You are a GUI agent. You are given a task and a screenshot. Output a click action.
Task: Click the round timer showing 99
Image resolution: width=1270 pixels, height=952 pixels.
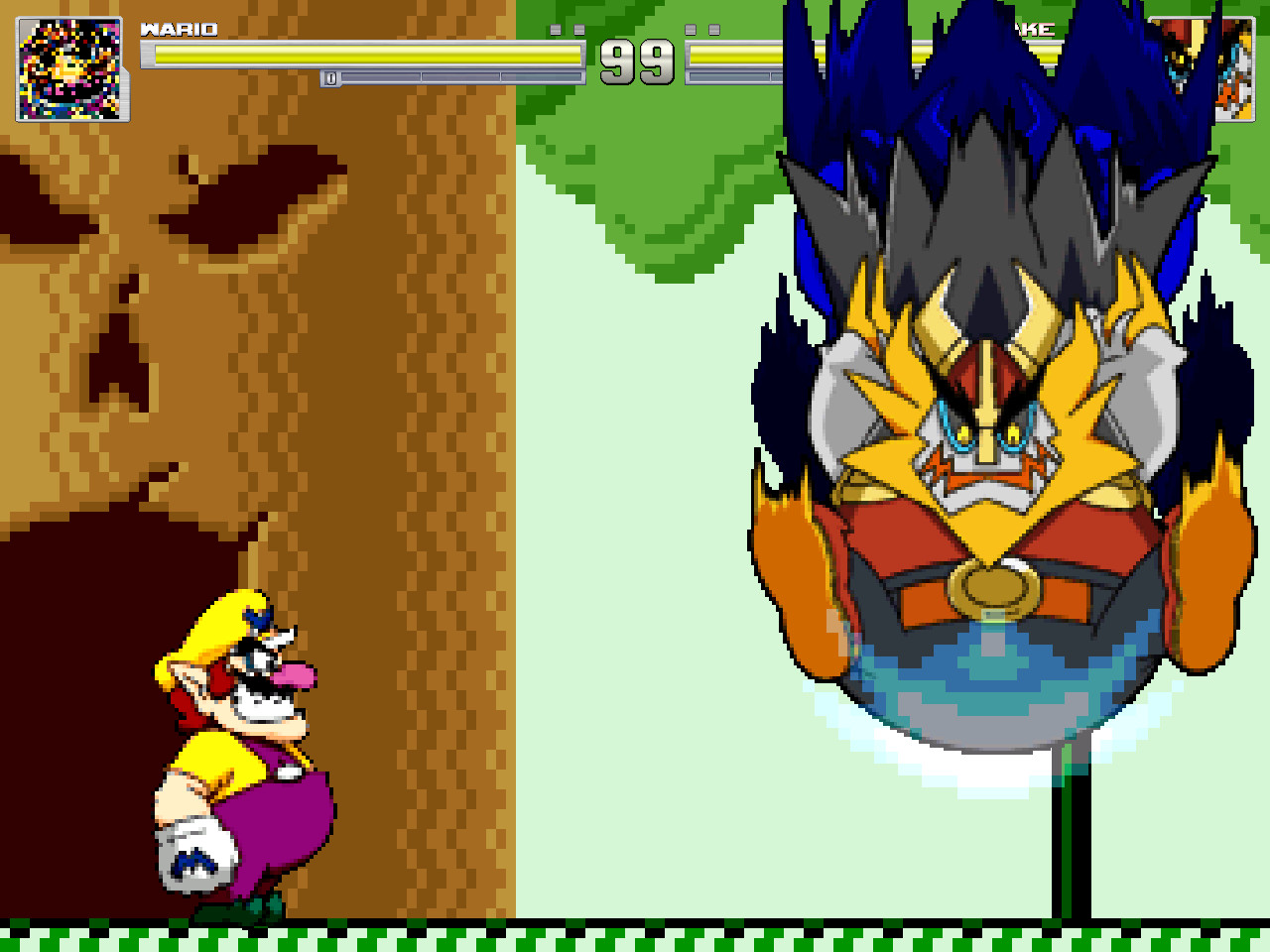click(x=637, y=62)
